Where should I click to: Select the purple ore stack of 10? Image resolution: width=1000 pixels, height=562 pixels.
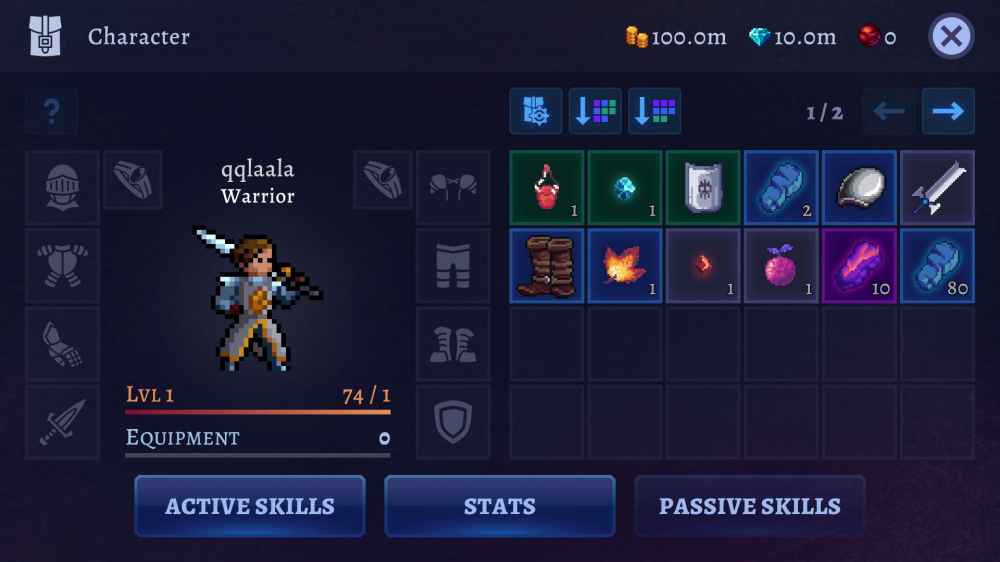coord(859,265)
